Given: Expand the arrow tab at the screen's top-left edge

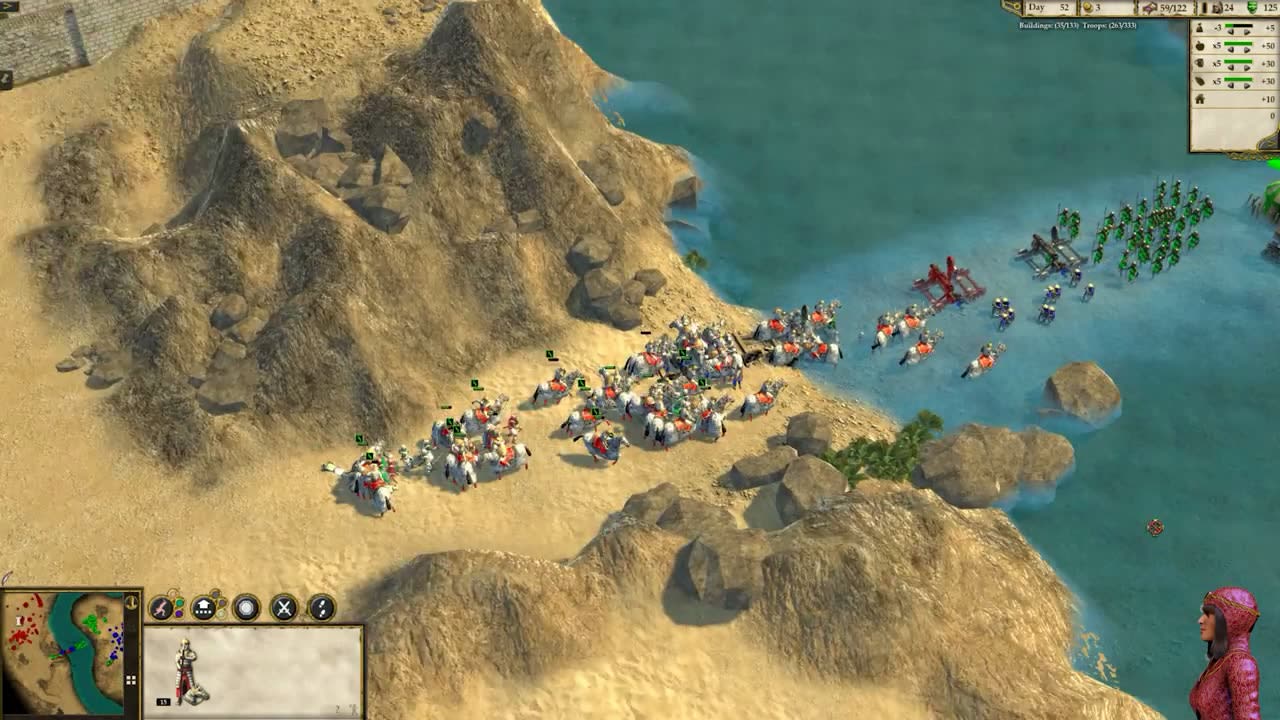Looking at the screenshot, I should coord(8,6).
